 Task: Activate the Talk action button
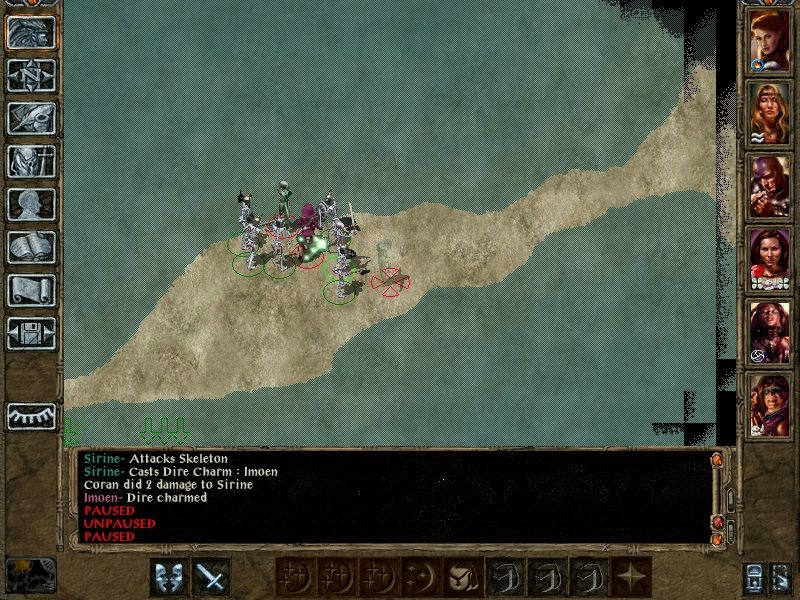click(x=168, y=577)
